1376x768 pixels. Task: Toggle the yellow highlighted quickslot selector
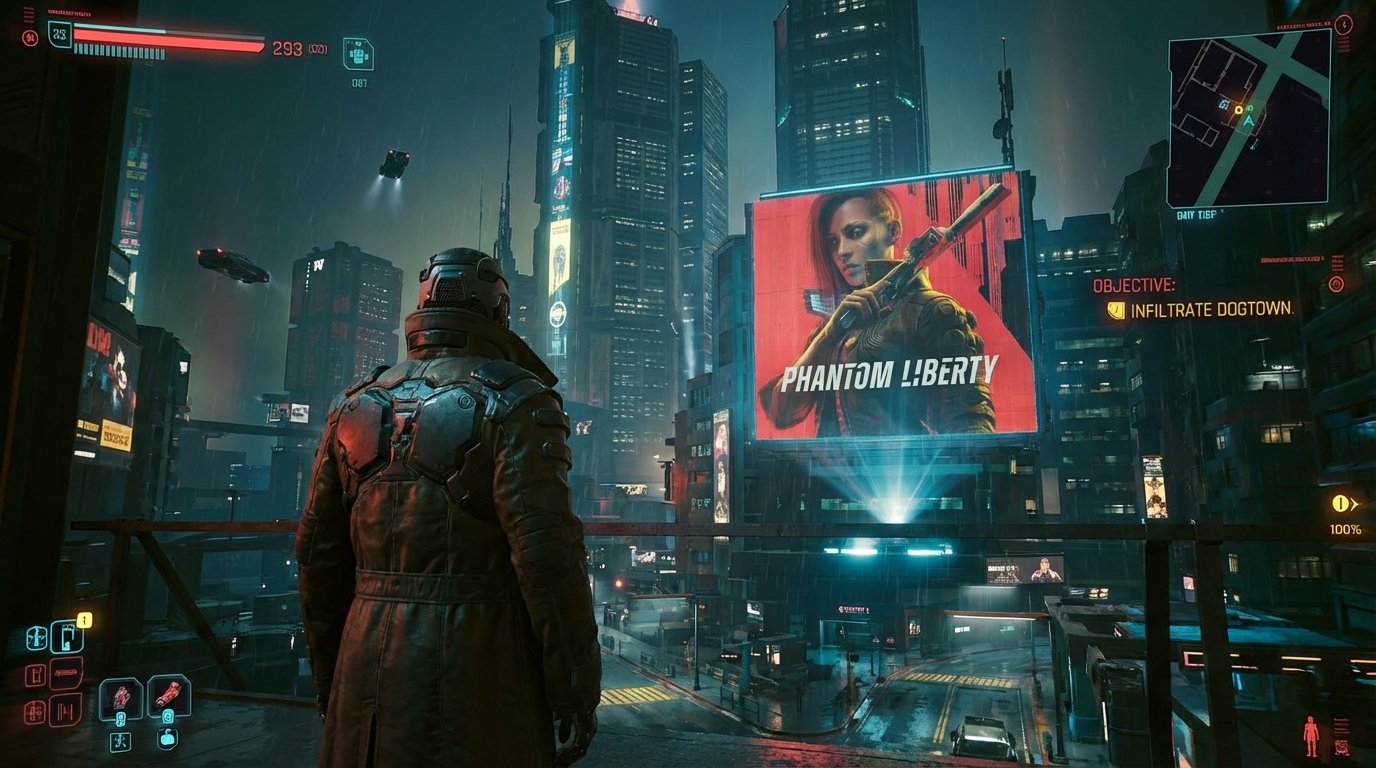(85, 618)
